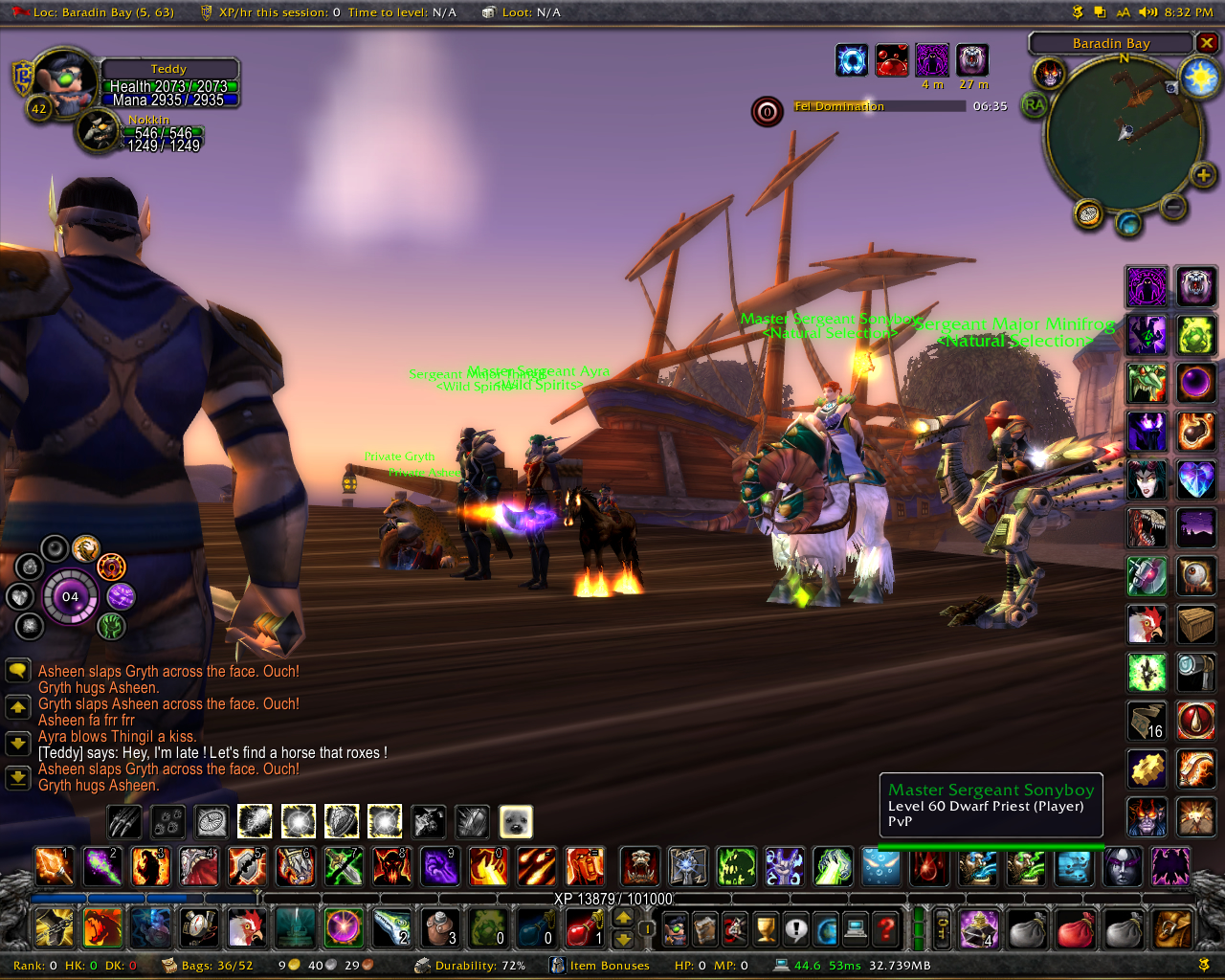1225x980 pixels.
Task: Zoom out the minimap with the minus button
Action: coord(1173,206)
